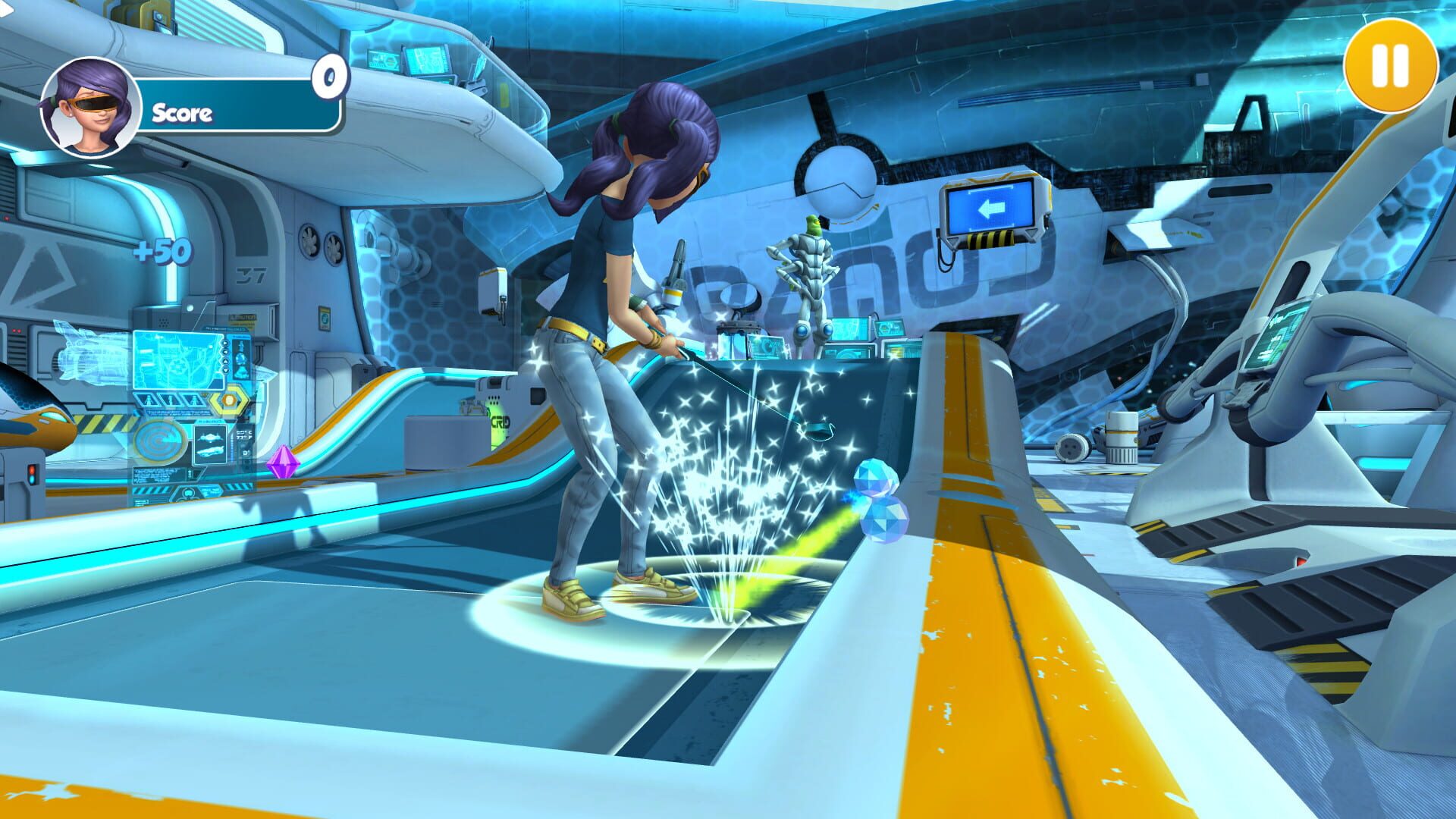
Task: Expand the up chevron on the hologram display
Action: [x=224, y=361]
